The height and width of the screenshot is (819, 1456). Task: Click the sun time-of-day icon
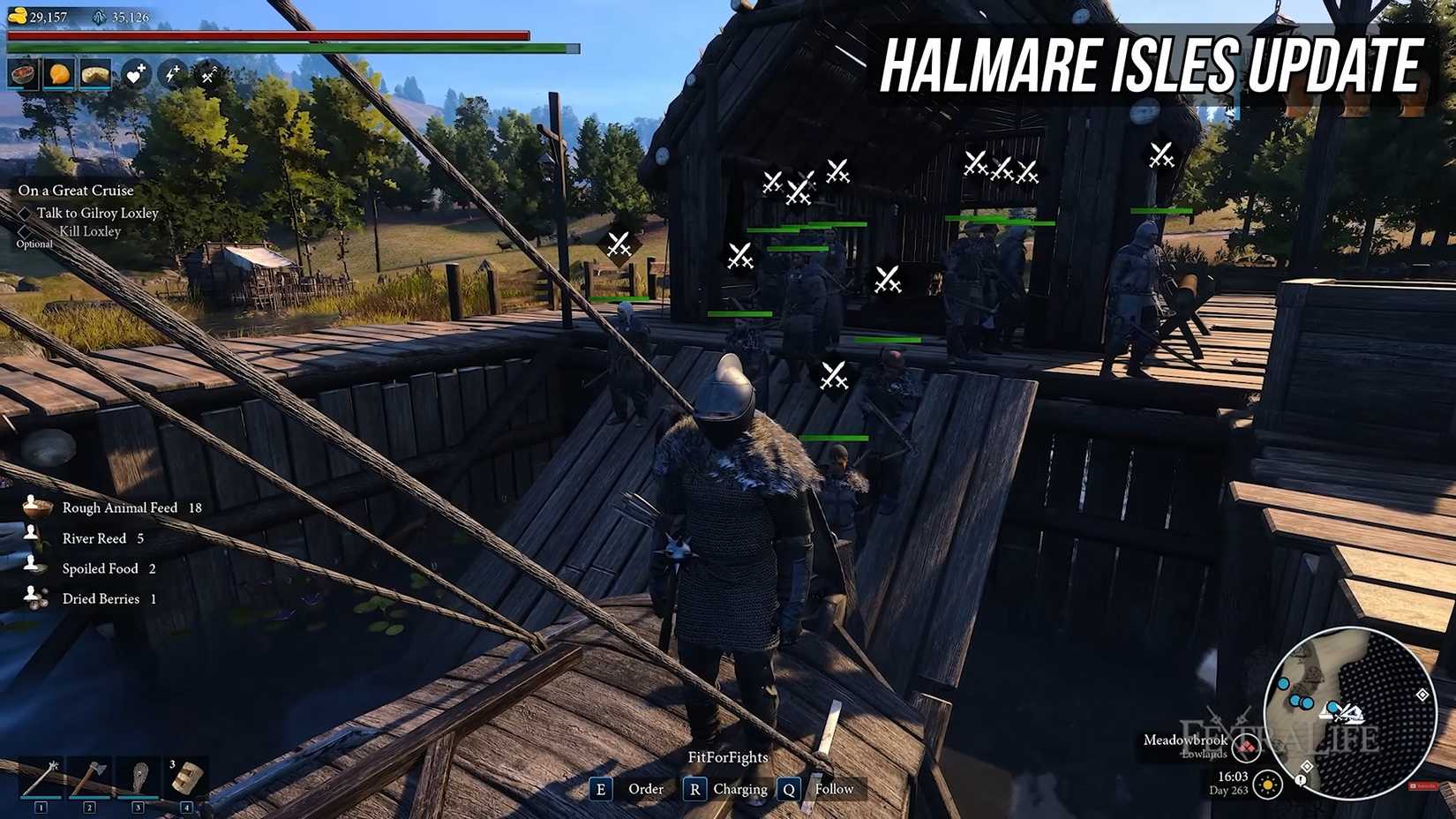click(1268, 784)
